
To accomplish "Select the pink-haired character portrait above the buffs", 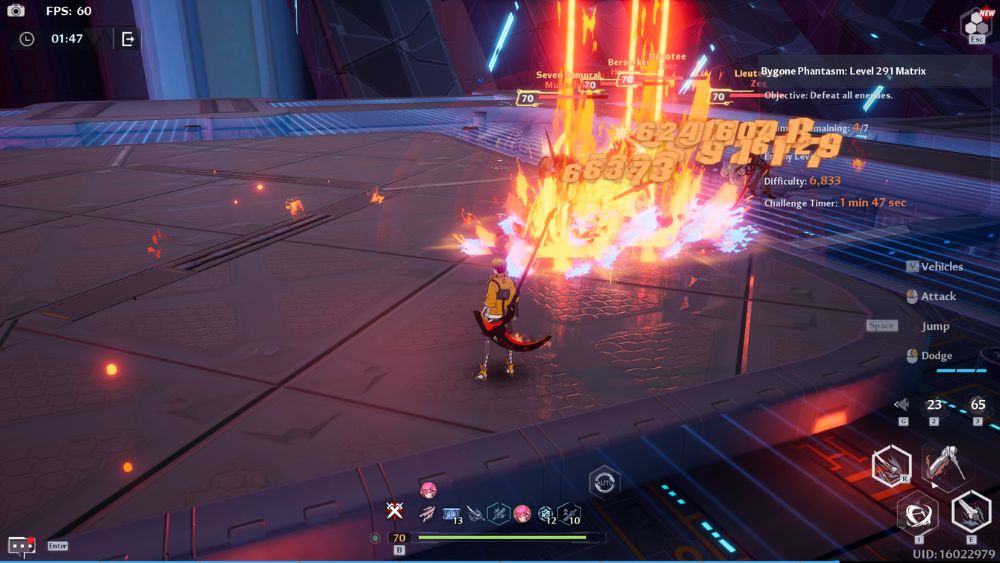I will pyautogui.click(x=429, y=489).
